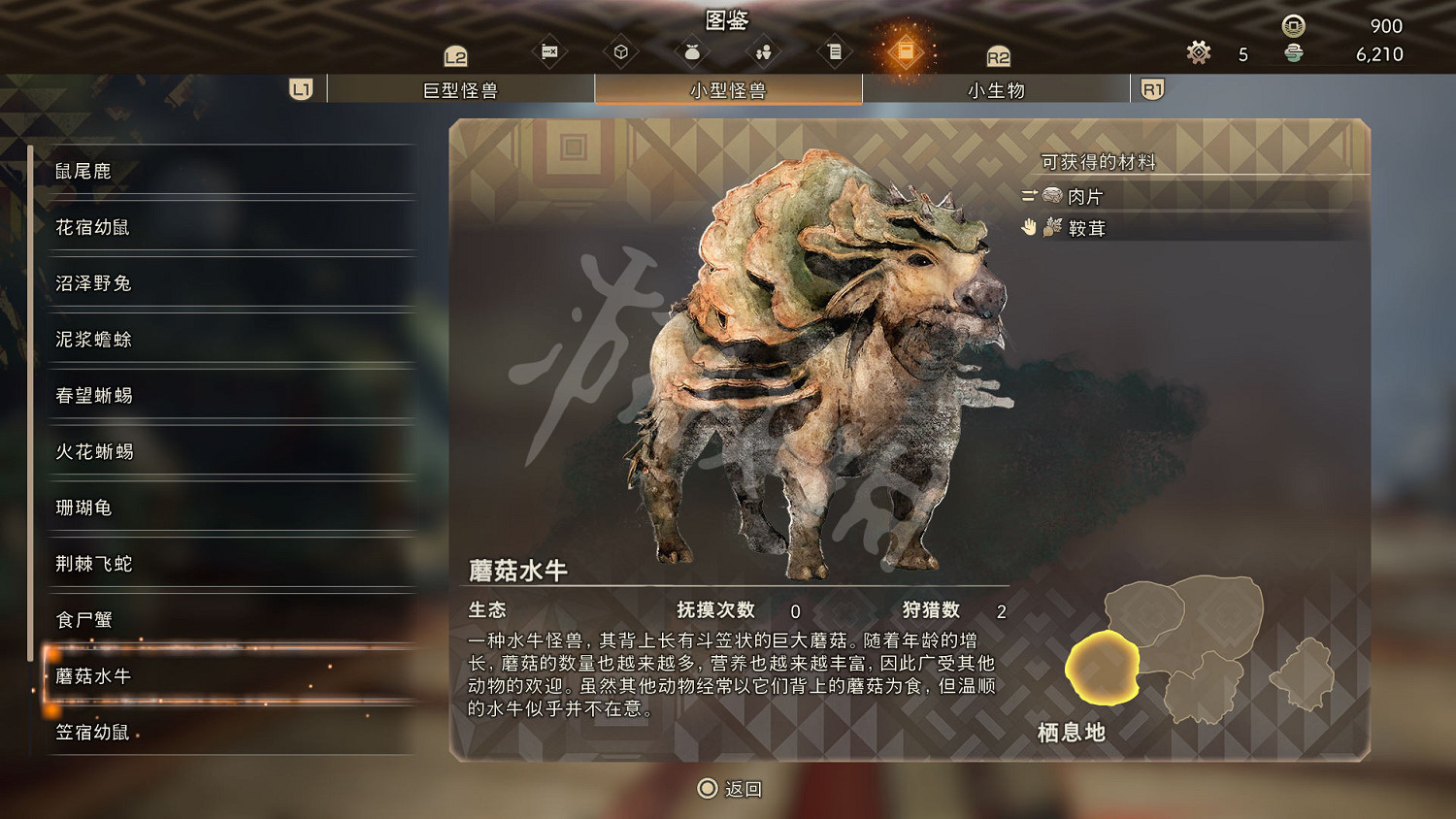Click the mushroom icon beside 鞍茸

pos(1051,228)
